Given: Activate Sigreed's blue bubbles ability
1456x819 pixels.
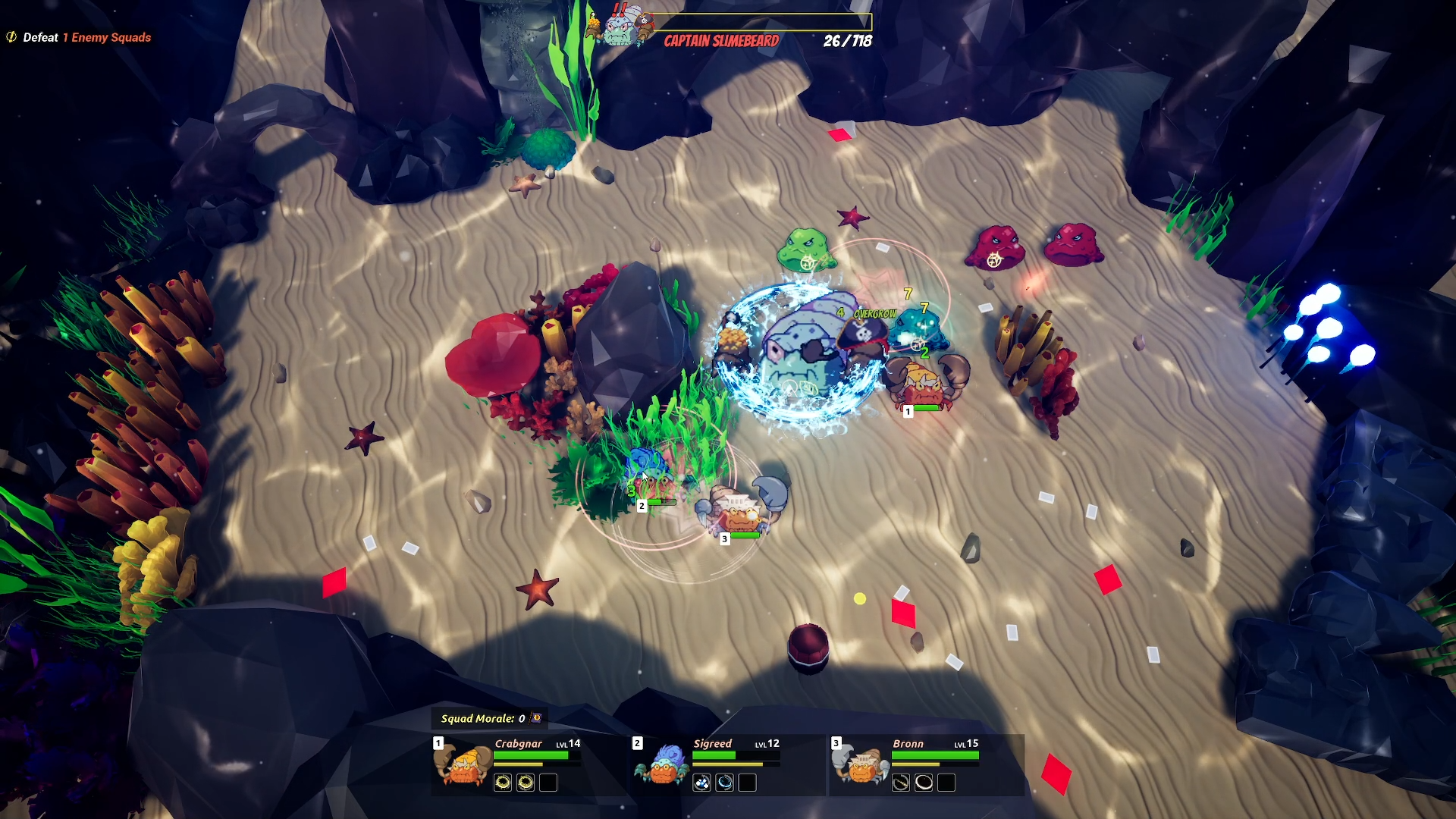Looking at the screenshot, I should (701, 783).
